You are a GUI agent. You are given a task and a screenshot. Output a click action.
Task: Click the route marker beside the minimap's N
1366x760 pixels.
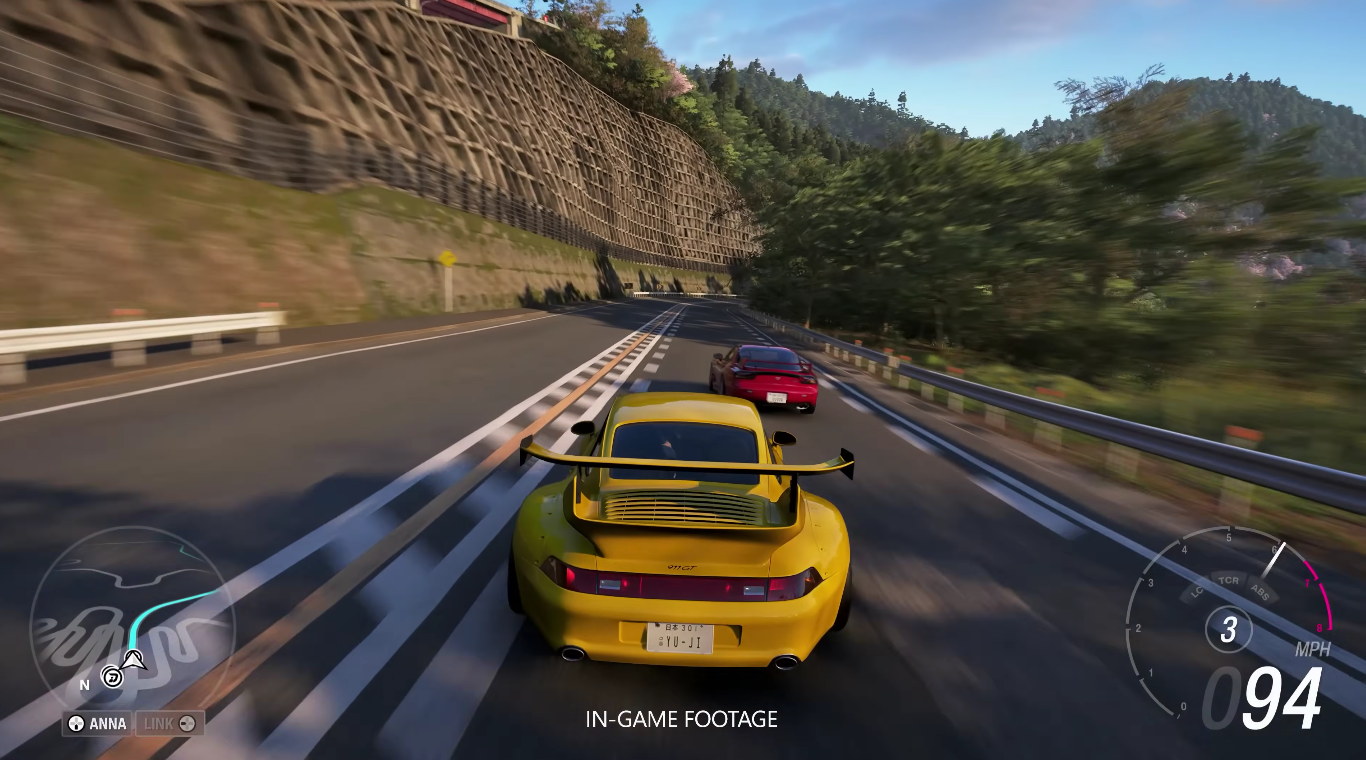(113, 678)
